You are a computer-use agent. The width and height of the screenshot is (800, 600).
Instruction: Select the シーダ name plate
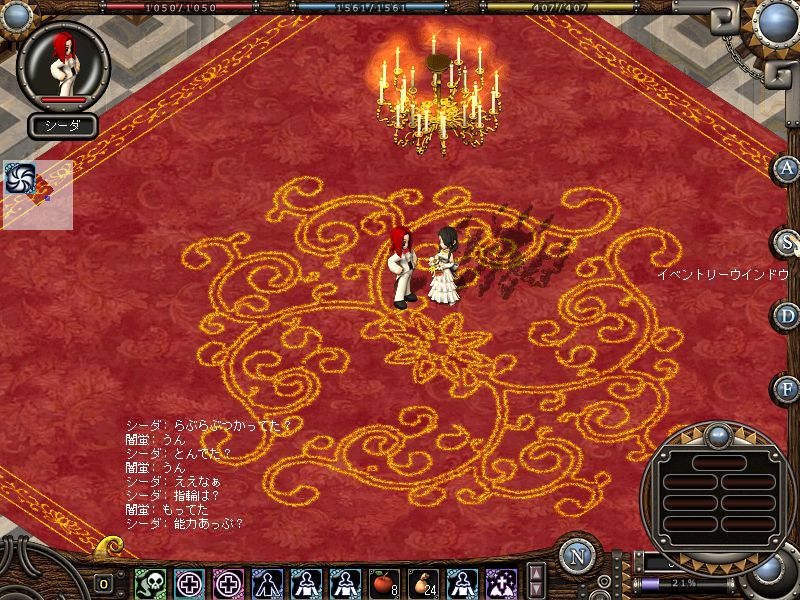[63, 126]
